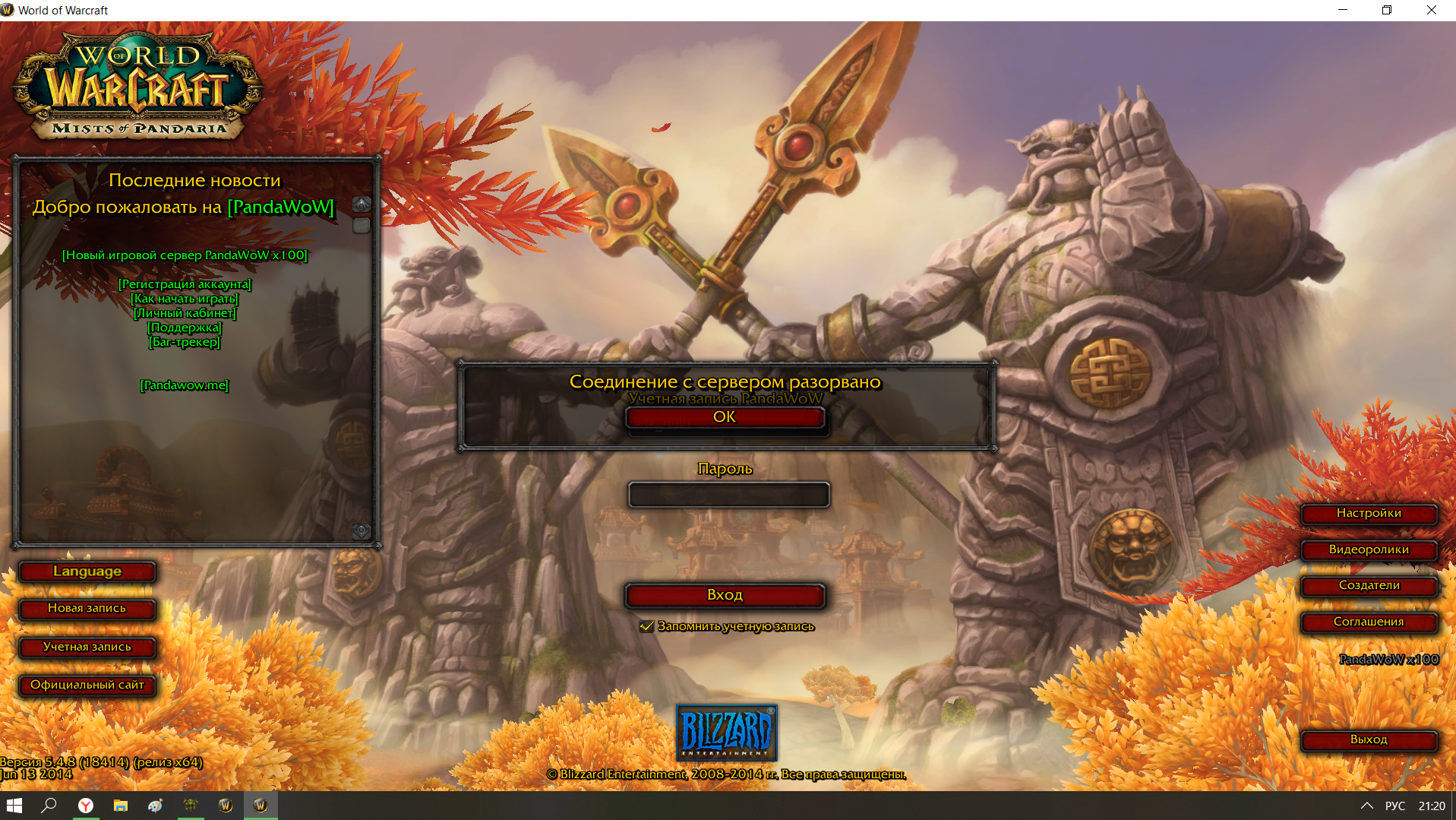
Task: Open Настройки settings menu
Action: [1369, 514]
